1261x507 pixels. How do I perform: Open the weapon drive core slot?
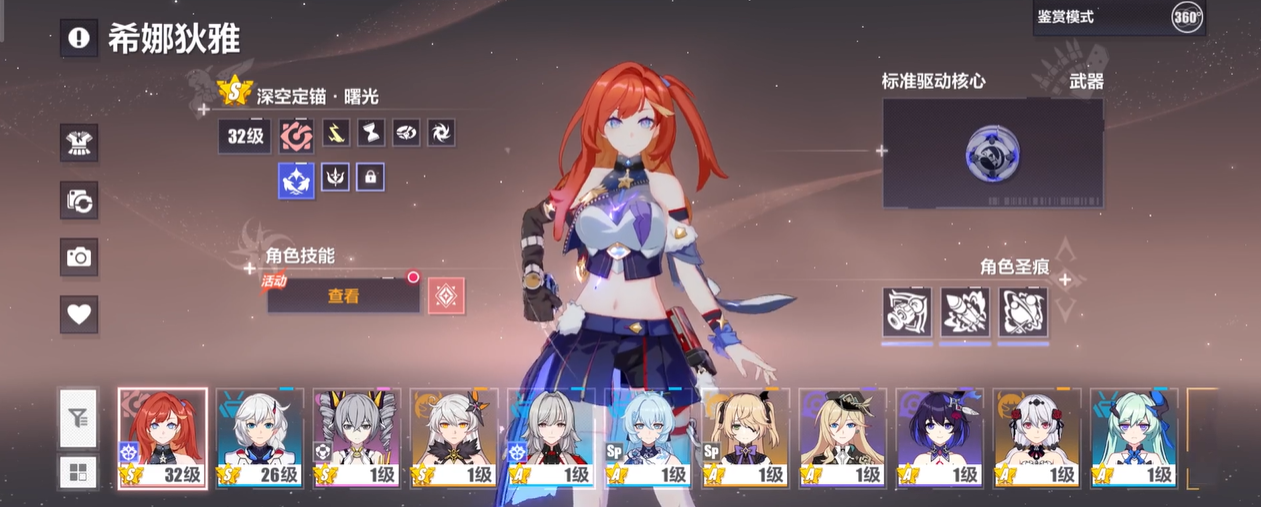pos(992,153)
